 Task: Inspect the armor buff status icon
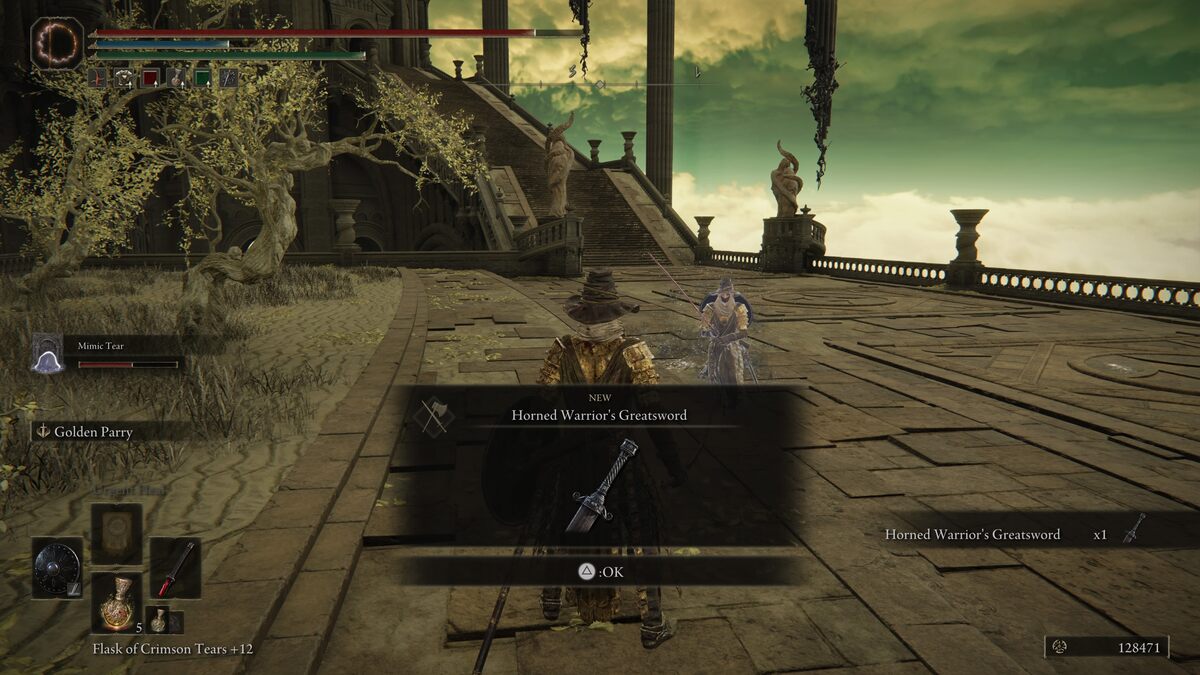tap(124, 77)
